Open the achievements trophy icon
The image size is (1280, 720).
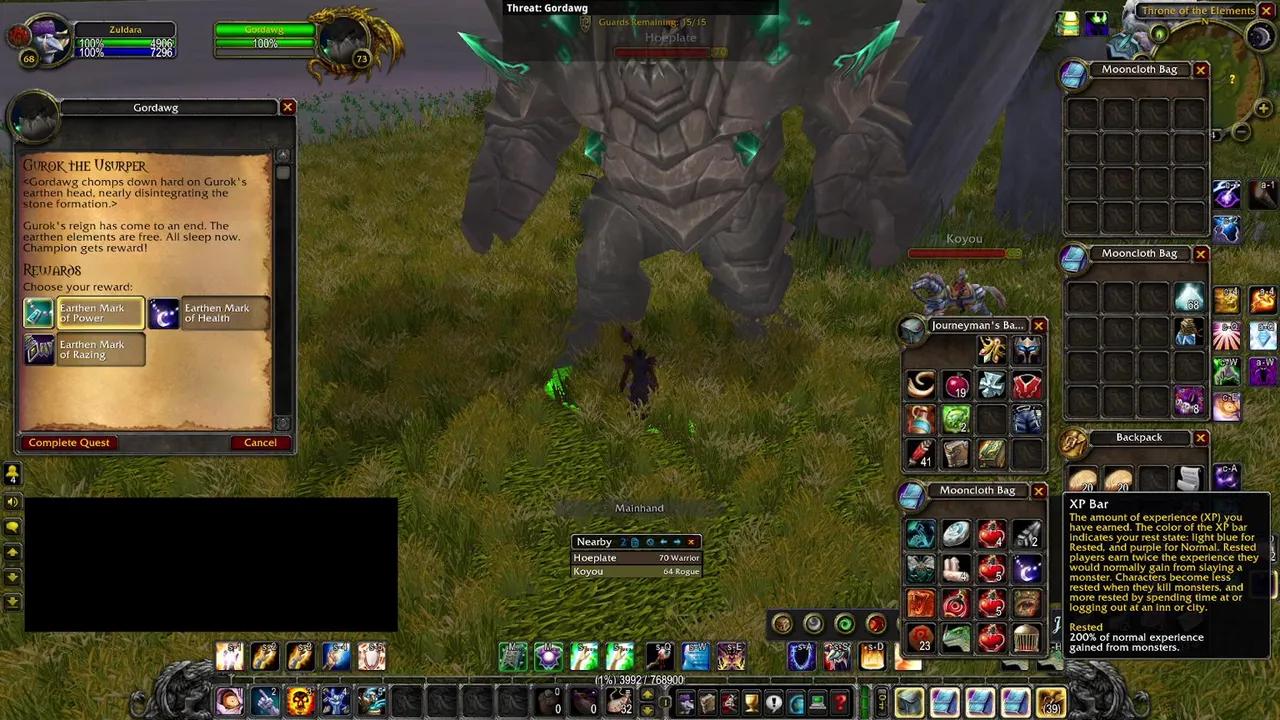coord(751,702)
